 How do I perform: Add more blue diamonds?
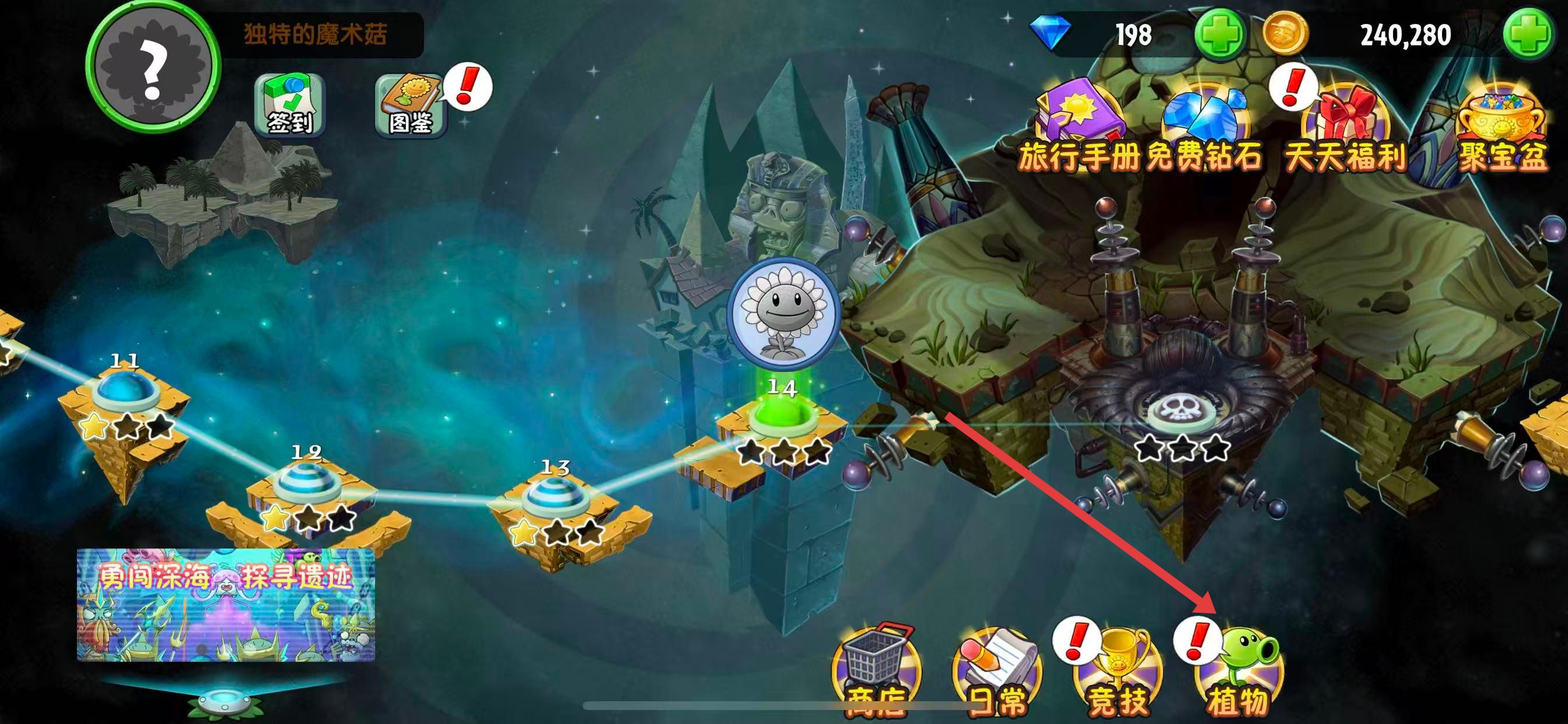(1219, 34)
